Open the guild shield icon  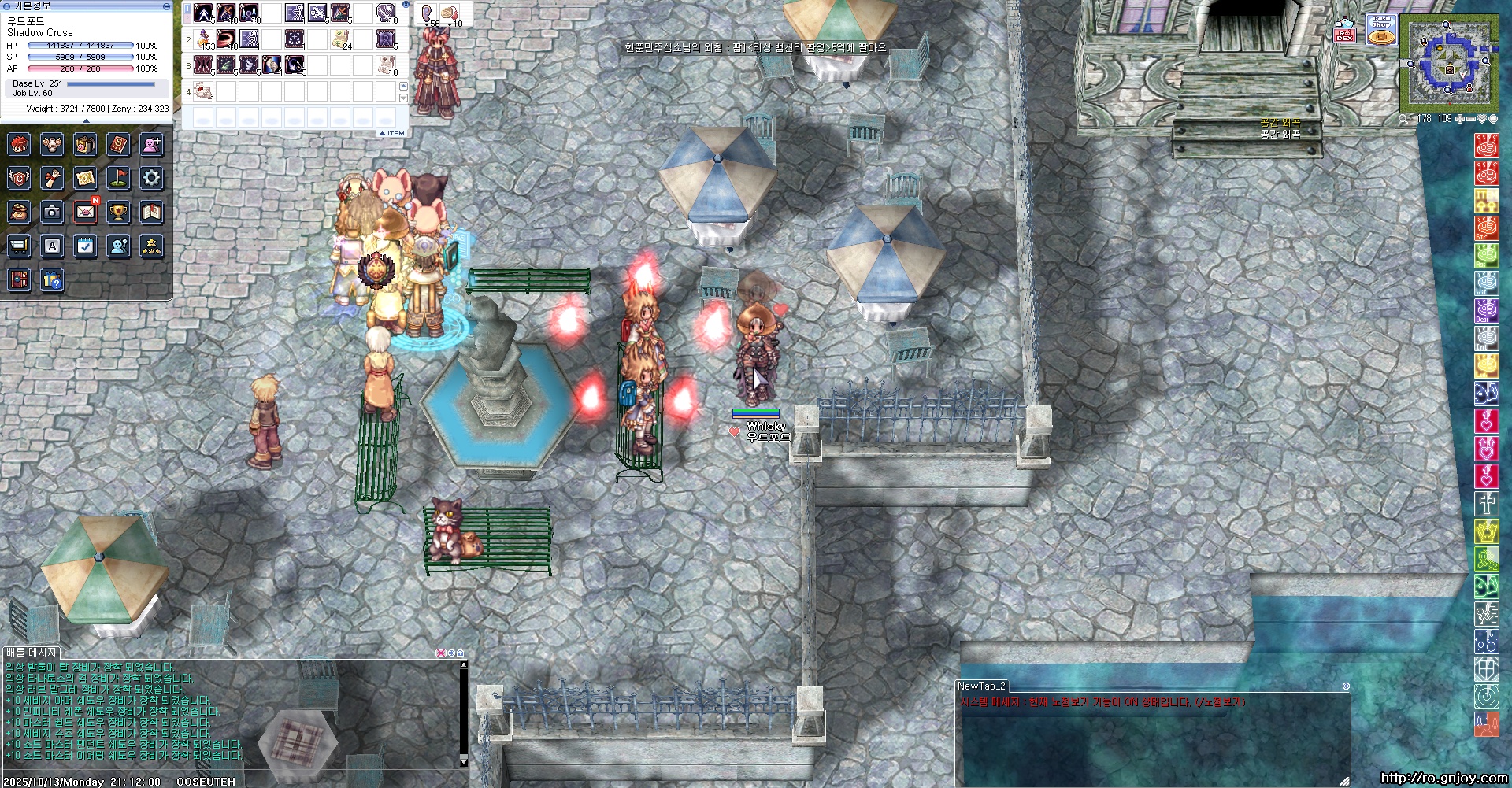[x=19, y=178]
